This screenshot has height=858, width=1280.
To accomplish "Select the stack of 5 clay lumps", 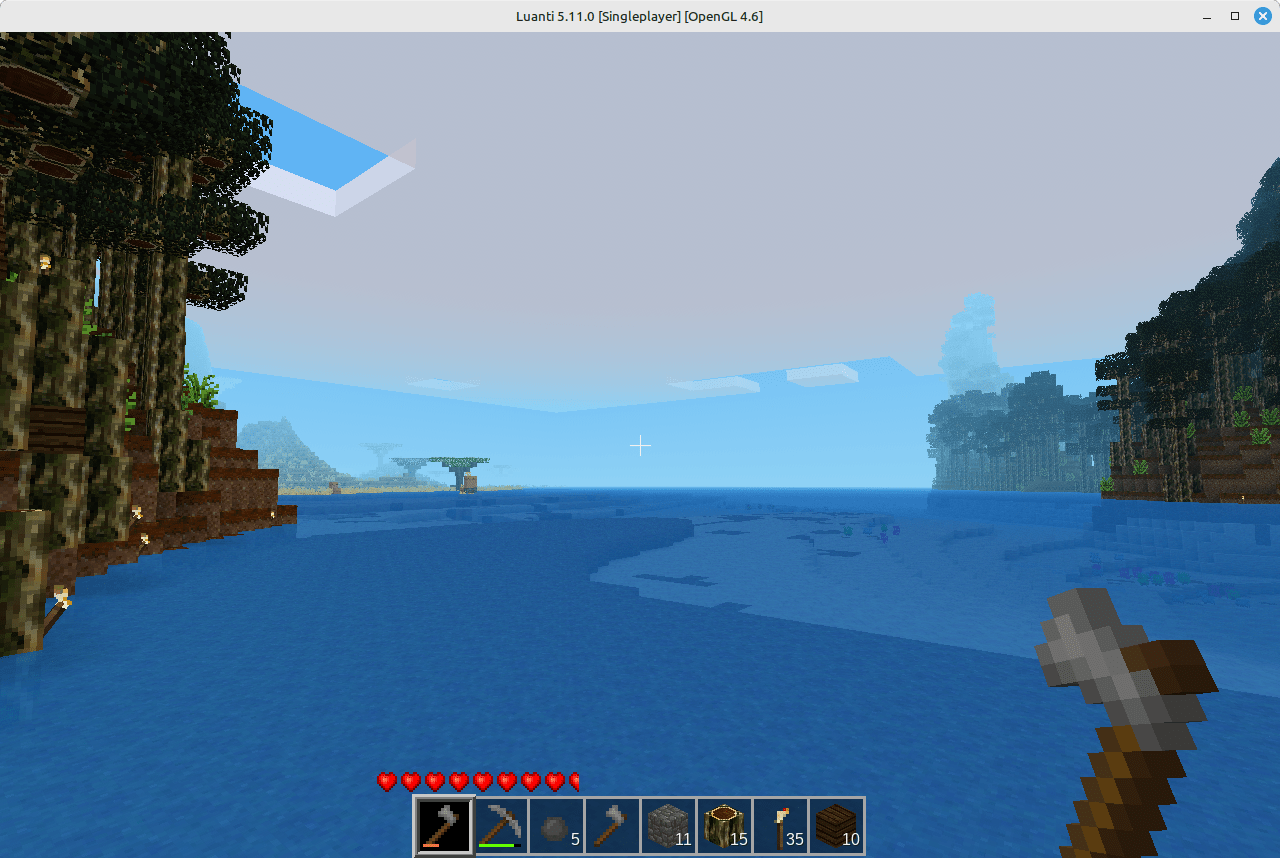I will (x=556, y=825).
